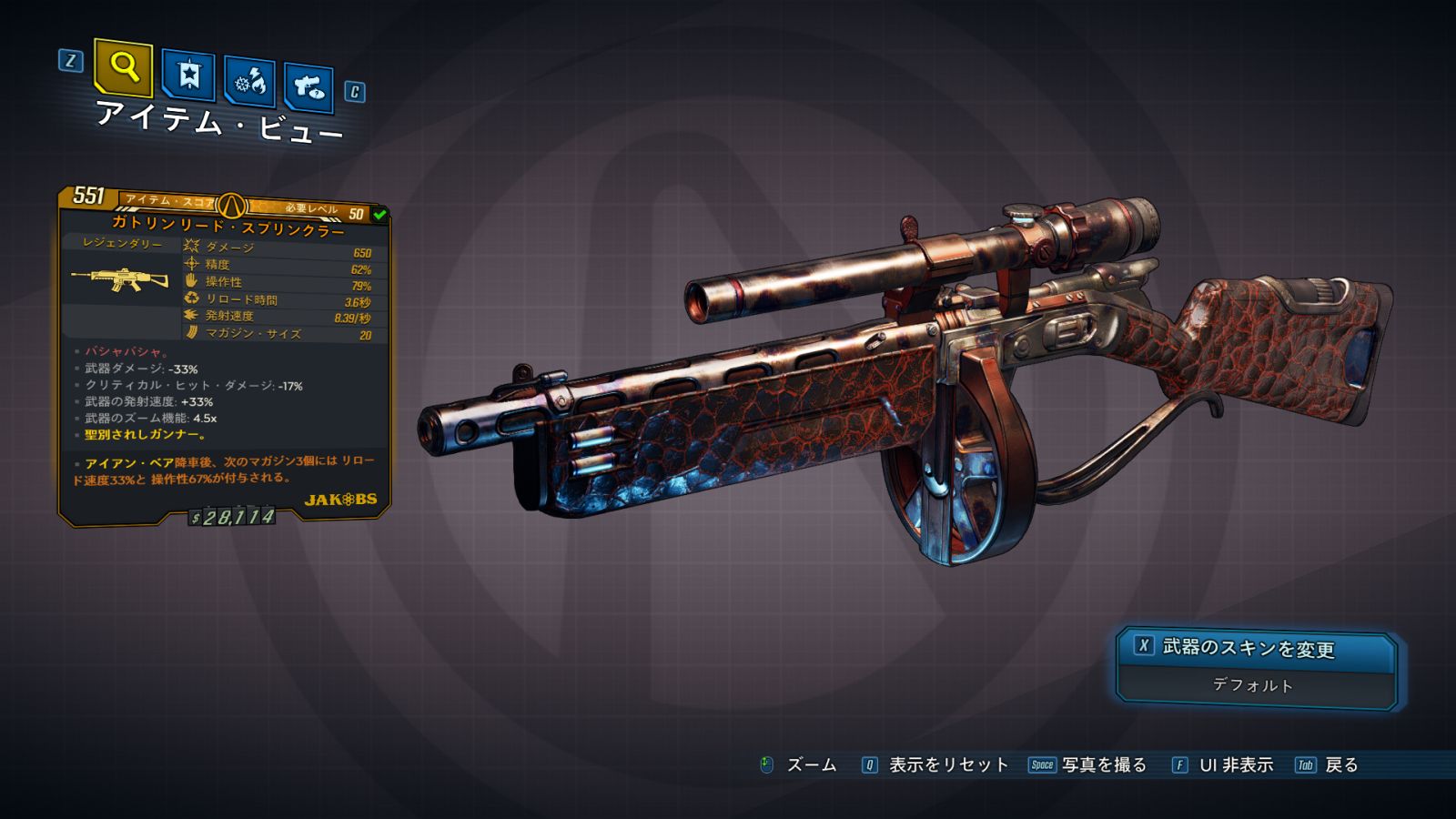Open the gear and flame tab

250,82
